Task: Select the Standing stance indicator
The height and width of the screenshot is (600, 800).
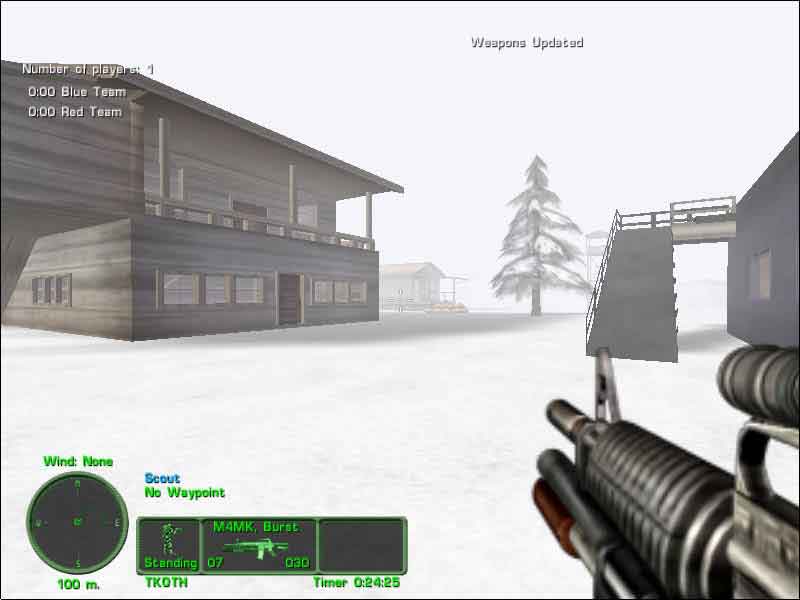Action: [x=169, y=545]
